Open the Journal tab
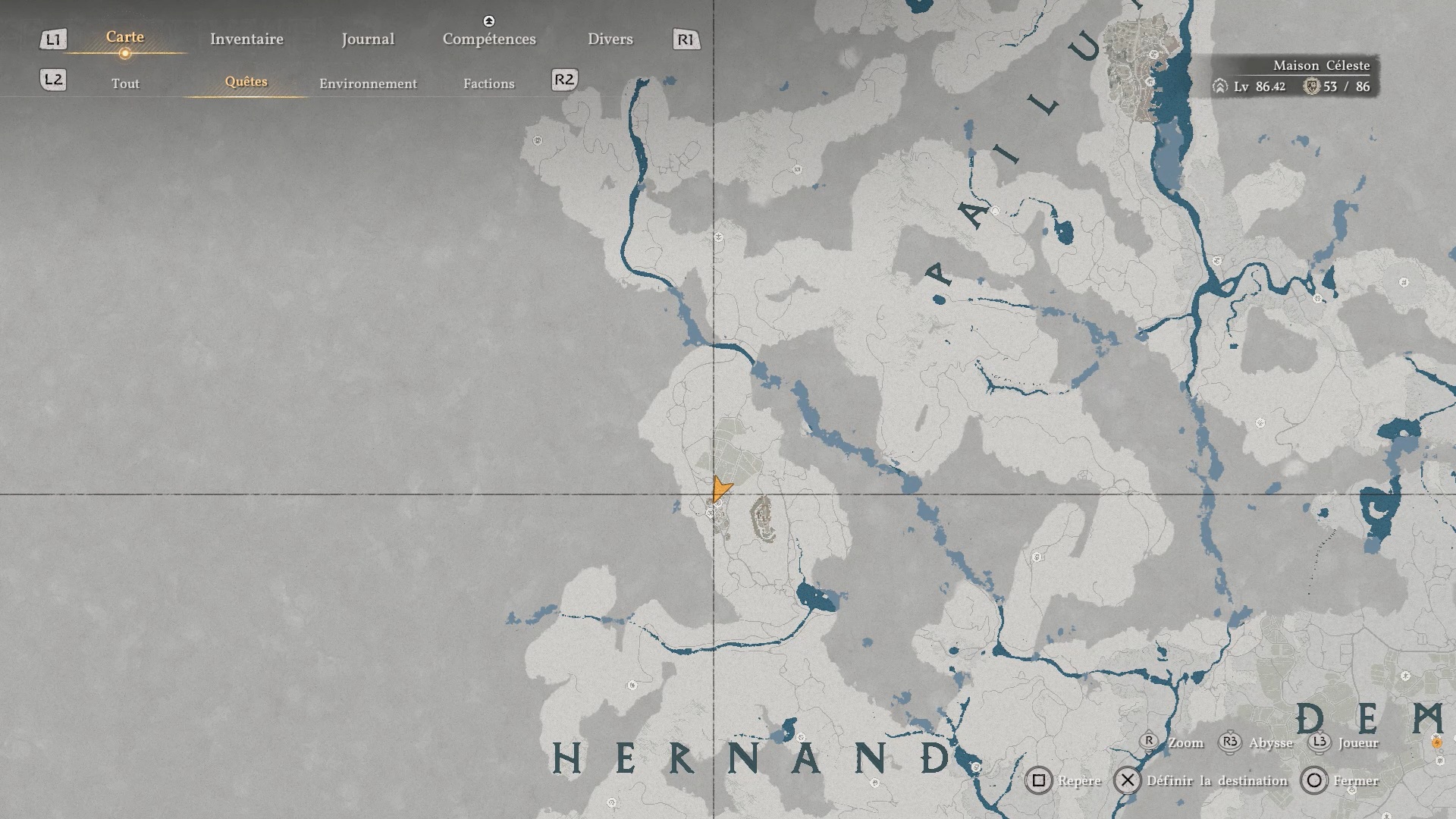 click(368, 39)
